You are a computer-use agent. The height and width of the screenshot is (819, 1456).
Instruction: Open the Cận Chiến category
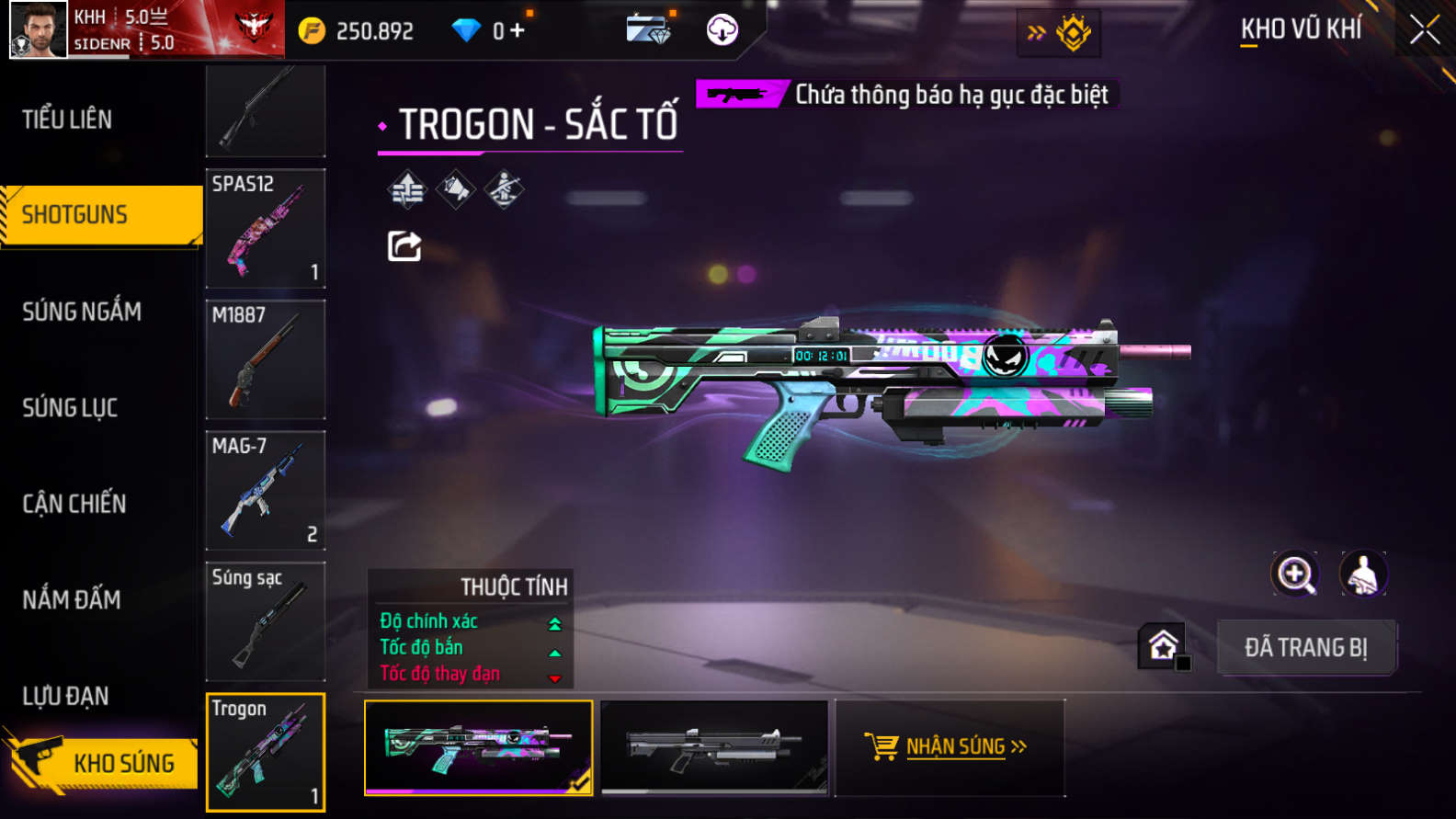tap(74, 504)
